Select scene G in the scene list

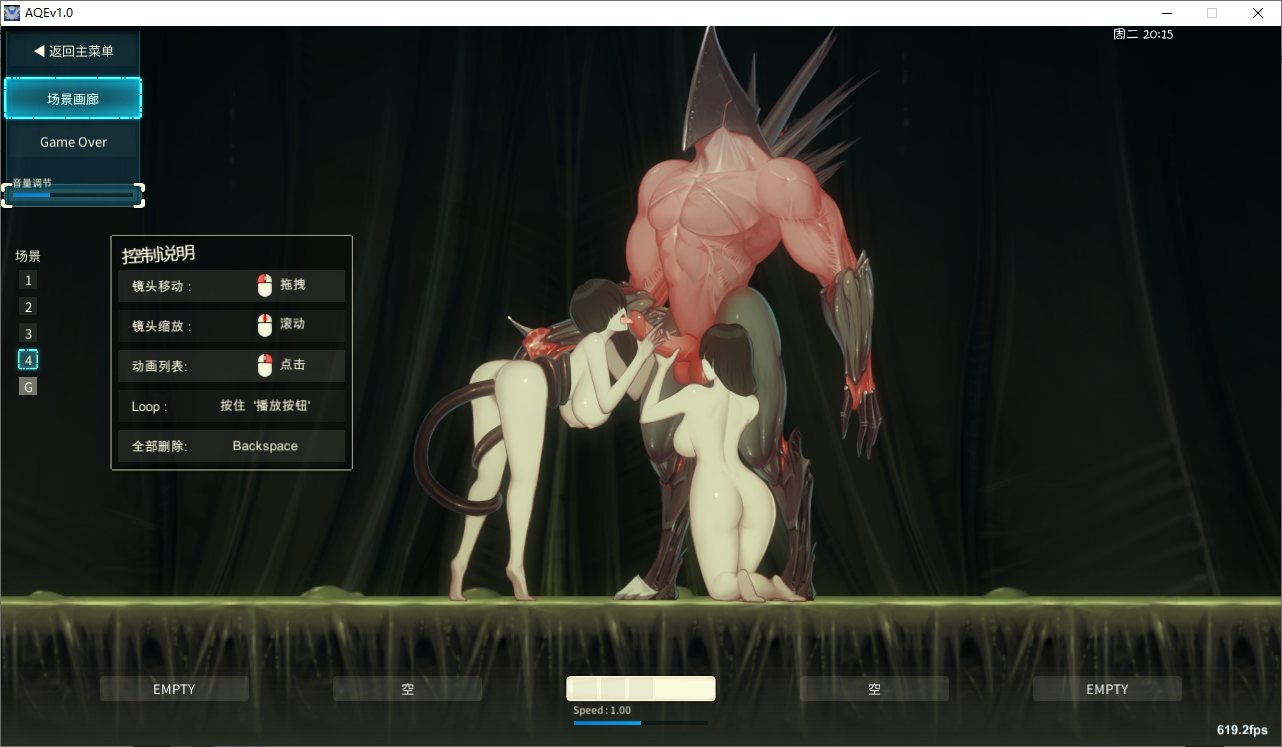[27, 385]
